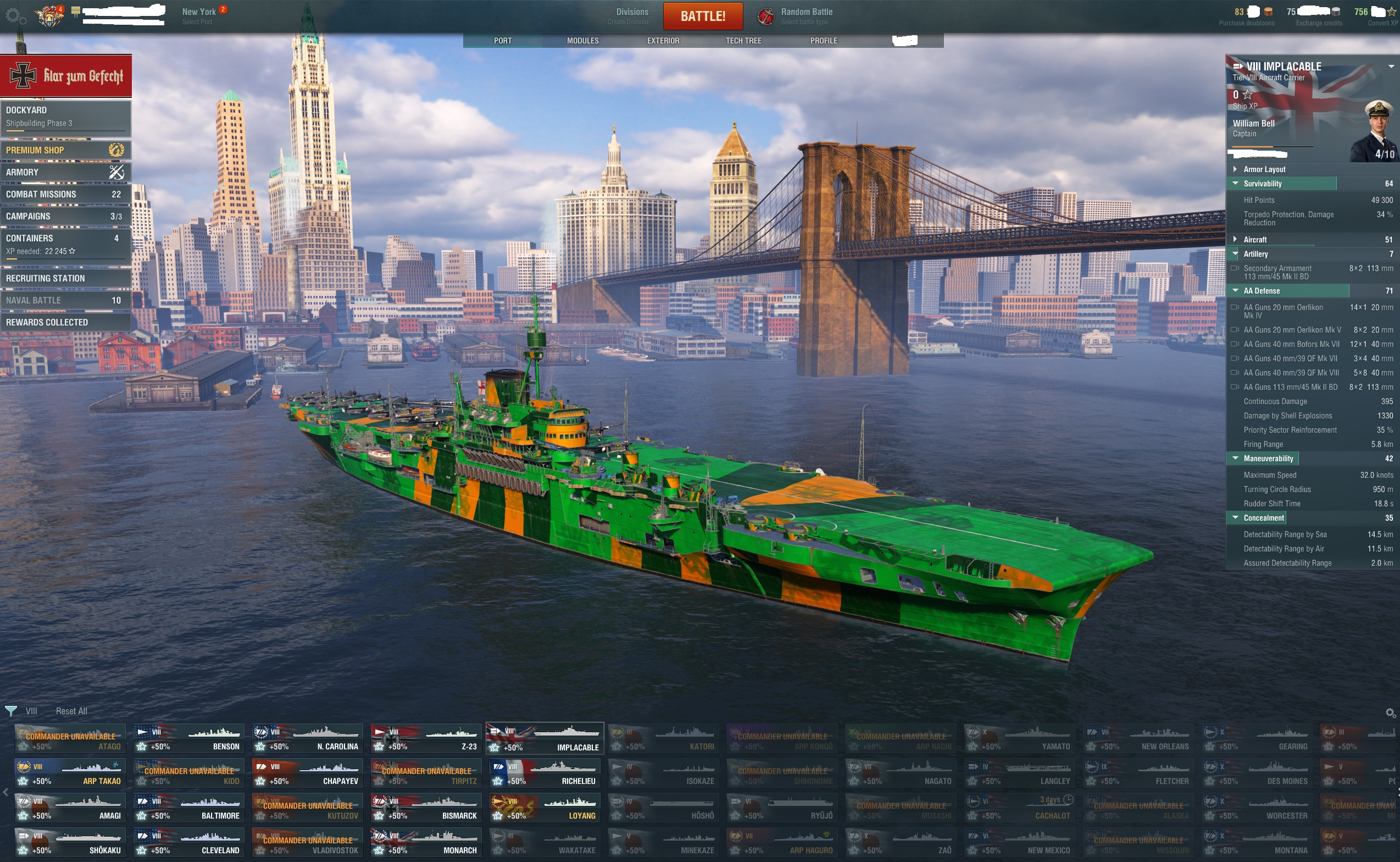
Task: Click the Random Battle ship-wheel icon
Action: [765, 15]
